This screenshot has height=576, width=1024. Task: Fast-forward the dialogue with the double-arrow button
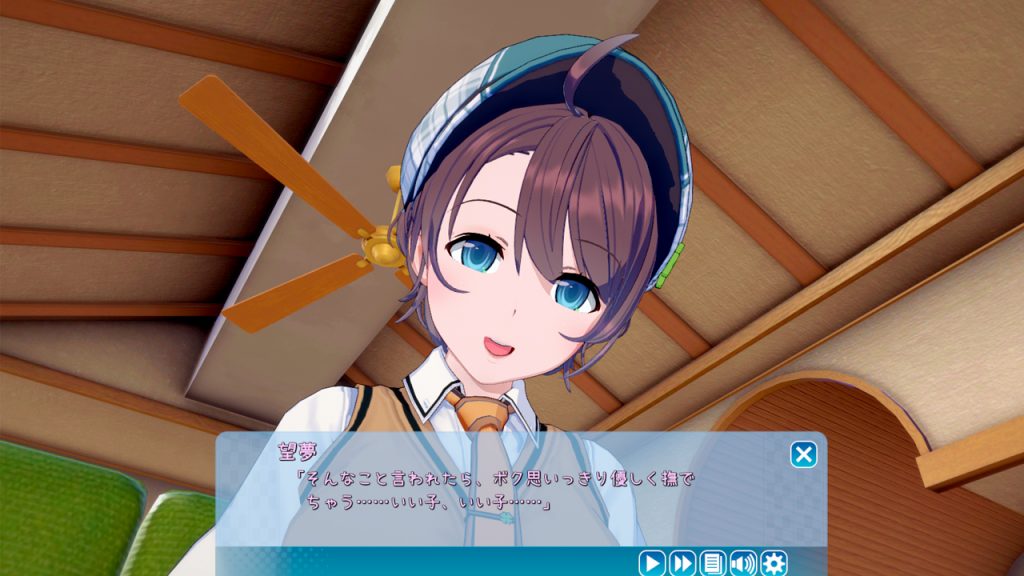coord(682,563)
